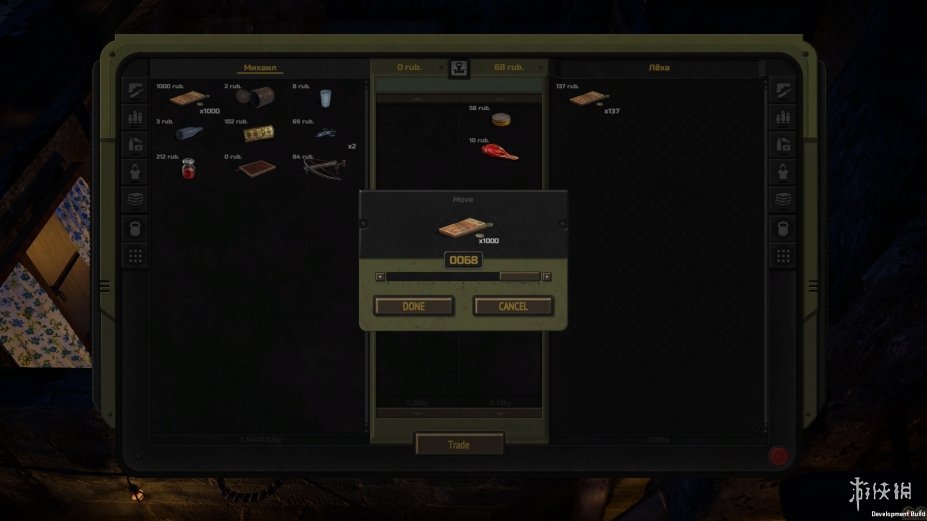Select Михаил's 1000 rub. money stack

click(186, 98)
